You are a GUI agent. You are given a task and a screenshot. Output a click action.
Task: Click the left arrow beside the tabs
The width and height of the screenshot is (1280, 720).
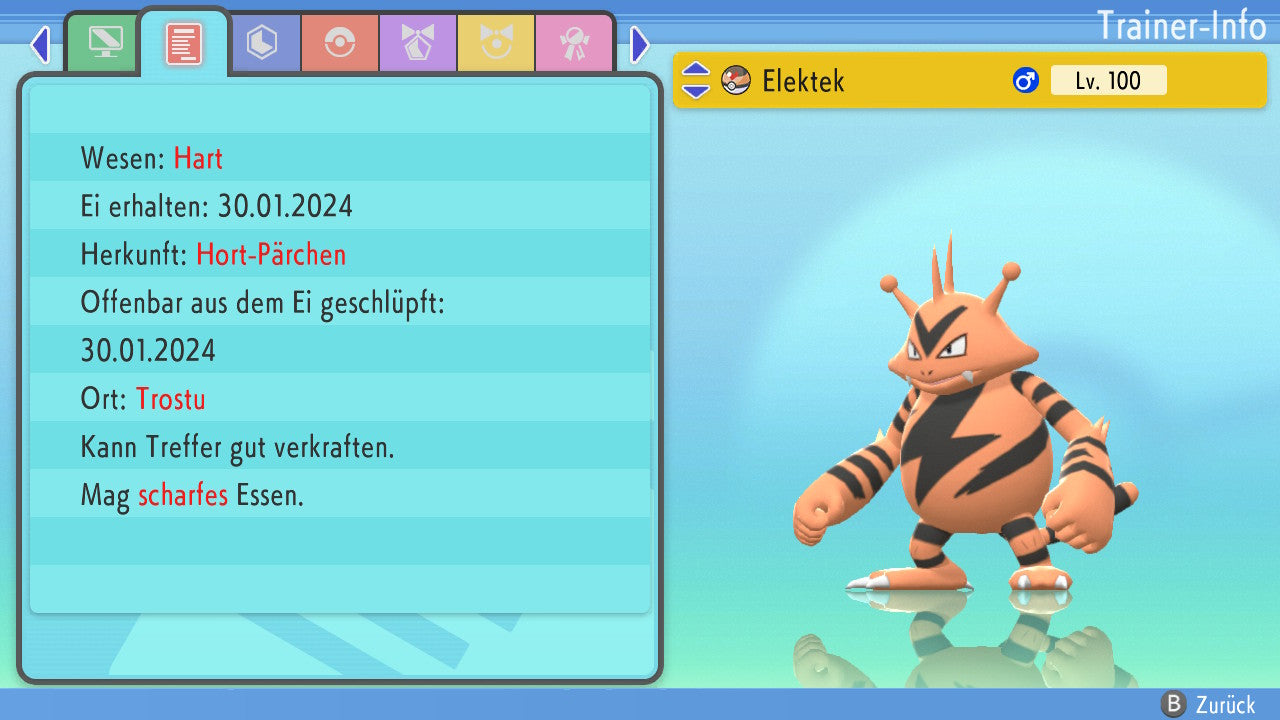(x=40, y=44)
